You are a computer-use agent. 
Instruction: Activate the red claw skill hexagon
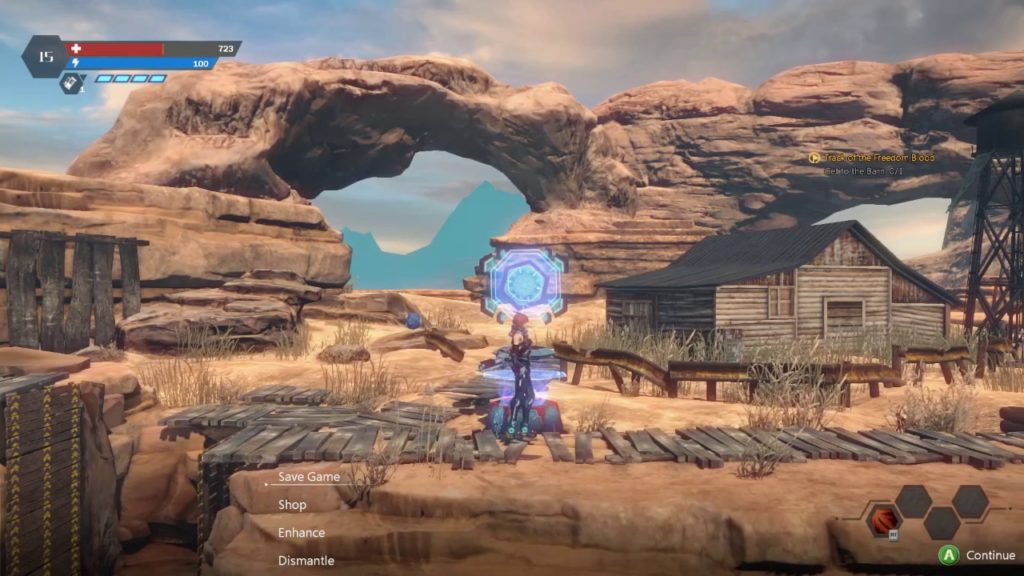point(884,521)
